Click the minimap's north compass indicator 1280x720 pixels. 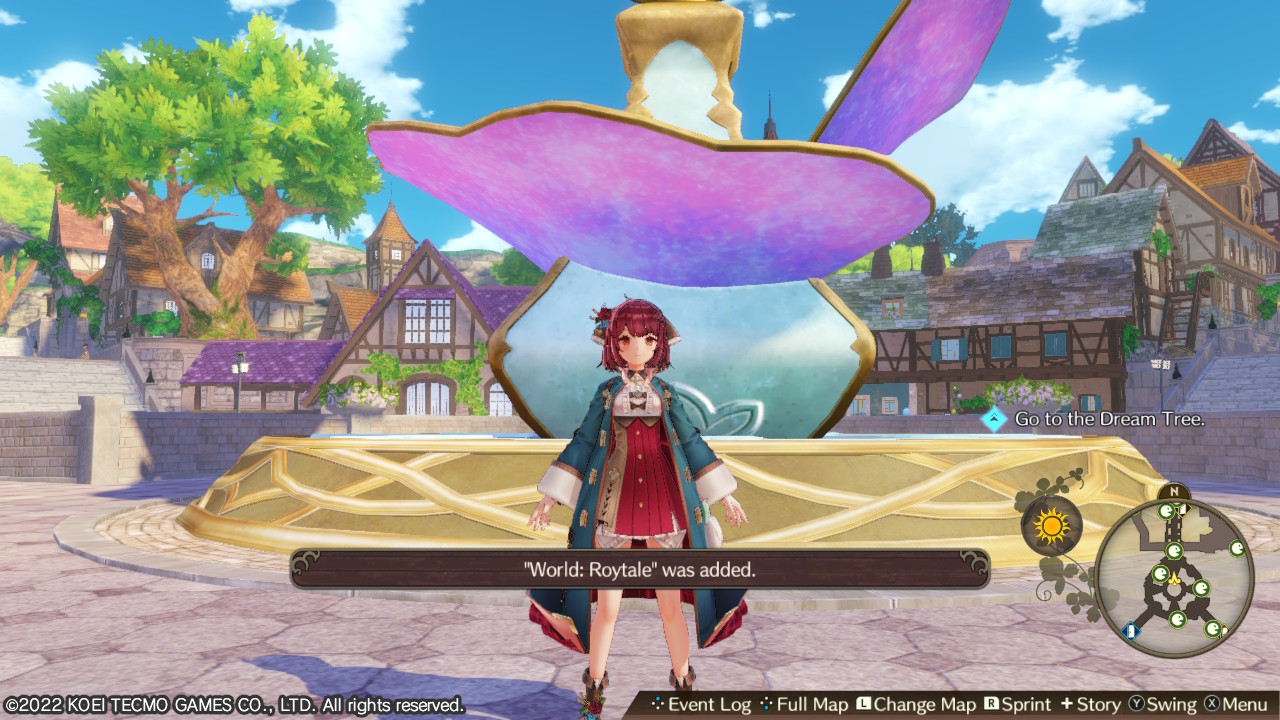click(1174, 492)
